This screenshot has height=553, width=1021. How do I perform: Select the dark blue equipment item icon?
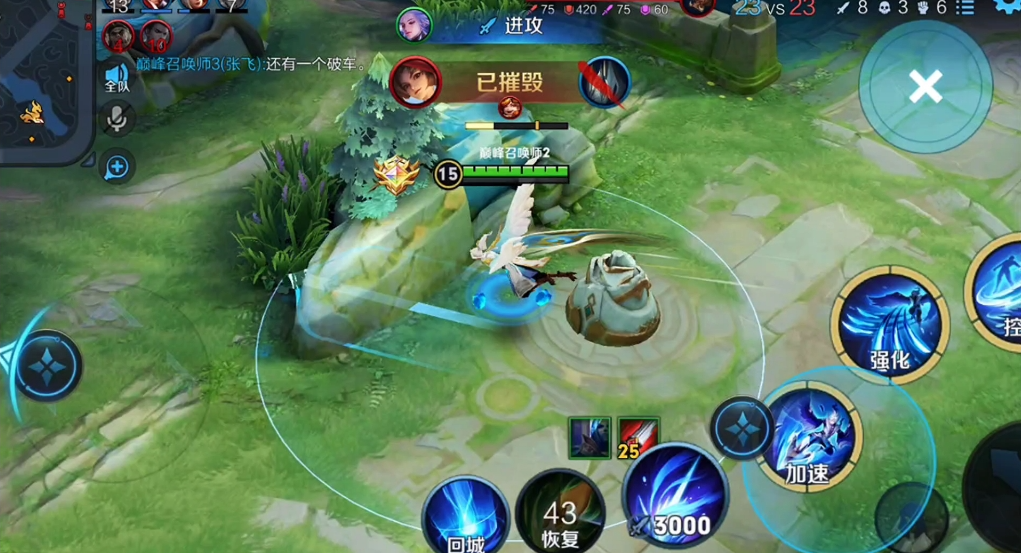coord(589,437)
